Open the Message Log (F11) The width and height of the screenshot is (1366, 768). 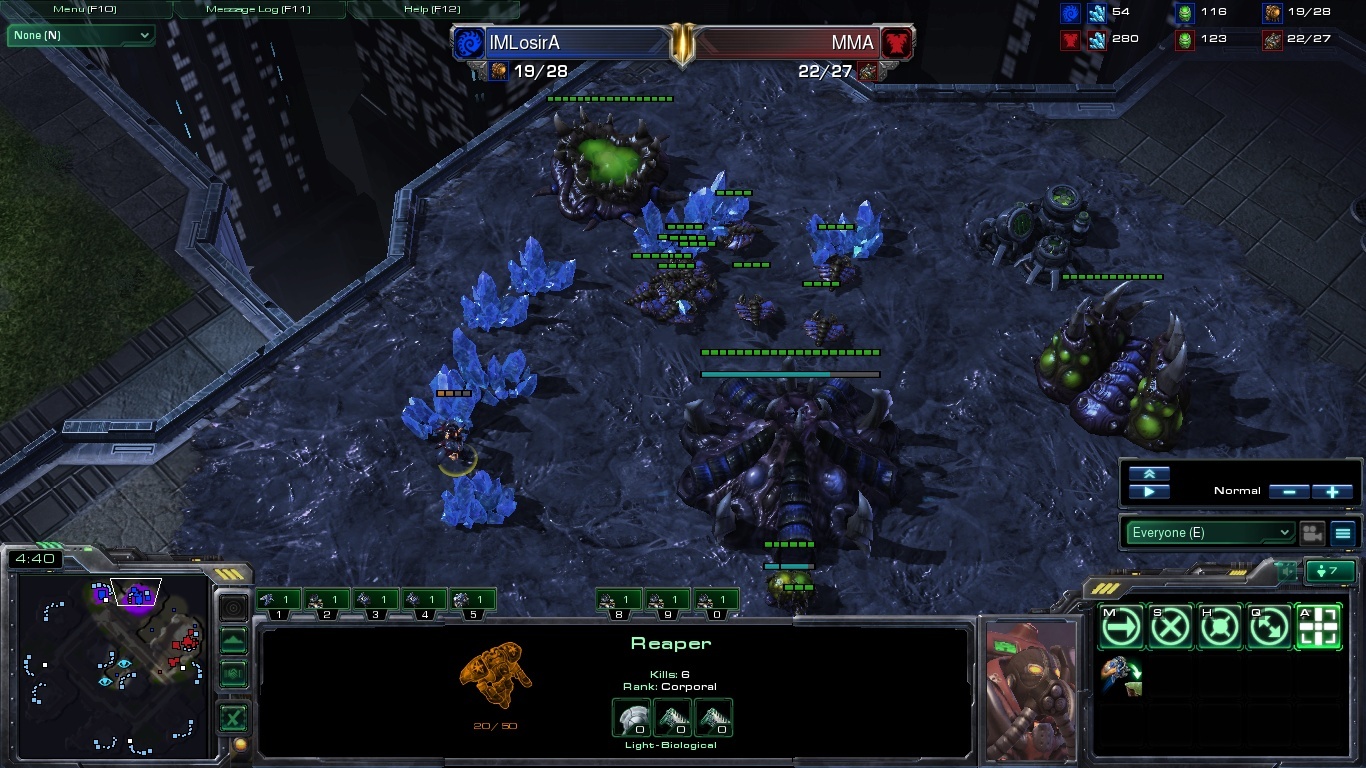[258, 9]
